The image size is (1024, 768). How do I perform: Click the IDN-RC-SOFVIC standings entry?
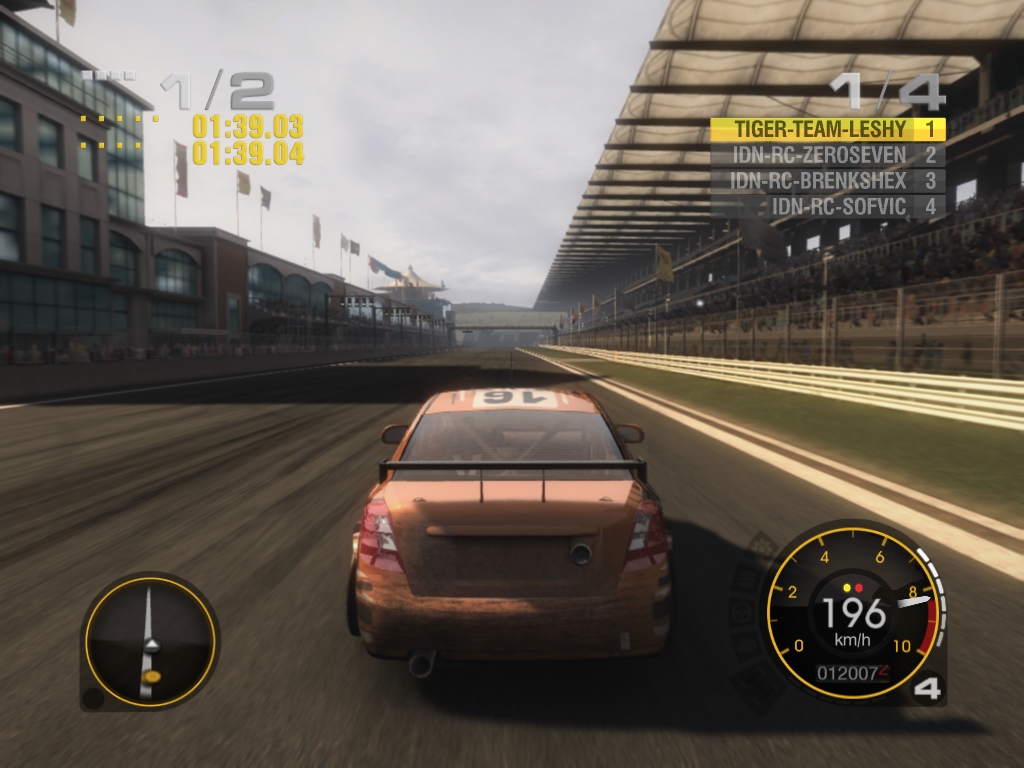tap(827, 207)
